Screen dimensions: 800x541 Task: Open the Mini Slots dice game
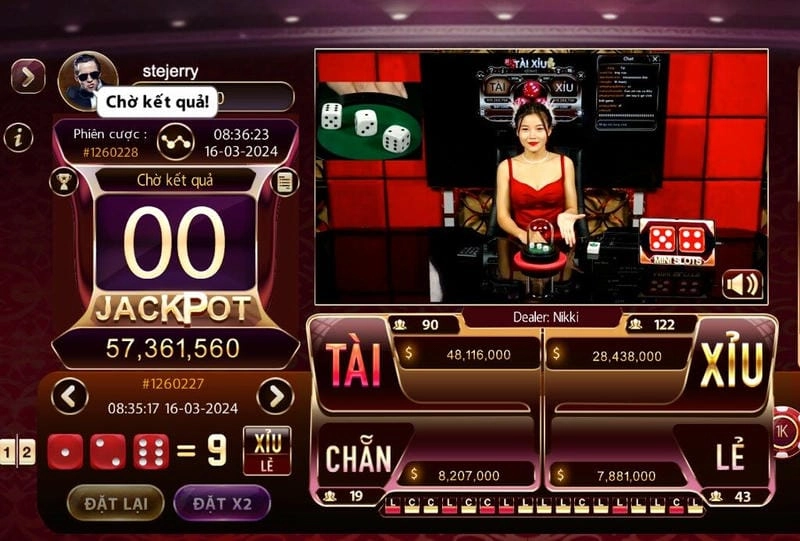coord(677,243)
